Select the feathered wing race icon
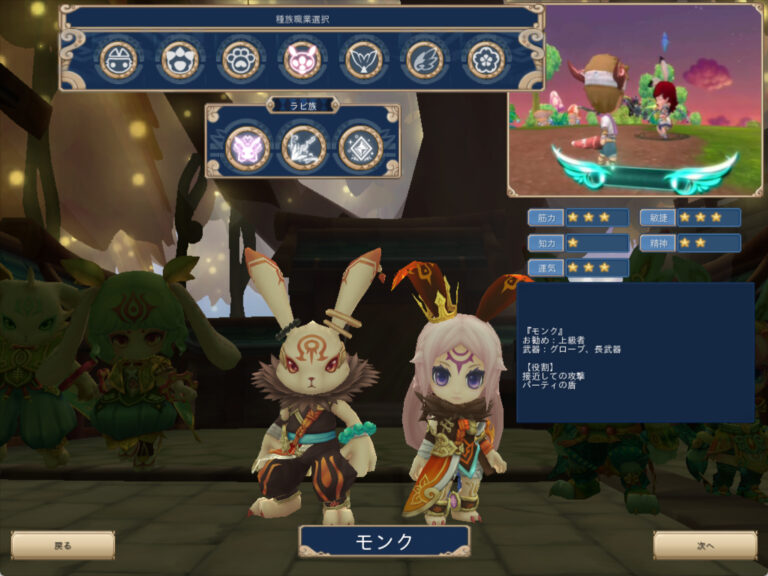 (425, 60)
